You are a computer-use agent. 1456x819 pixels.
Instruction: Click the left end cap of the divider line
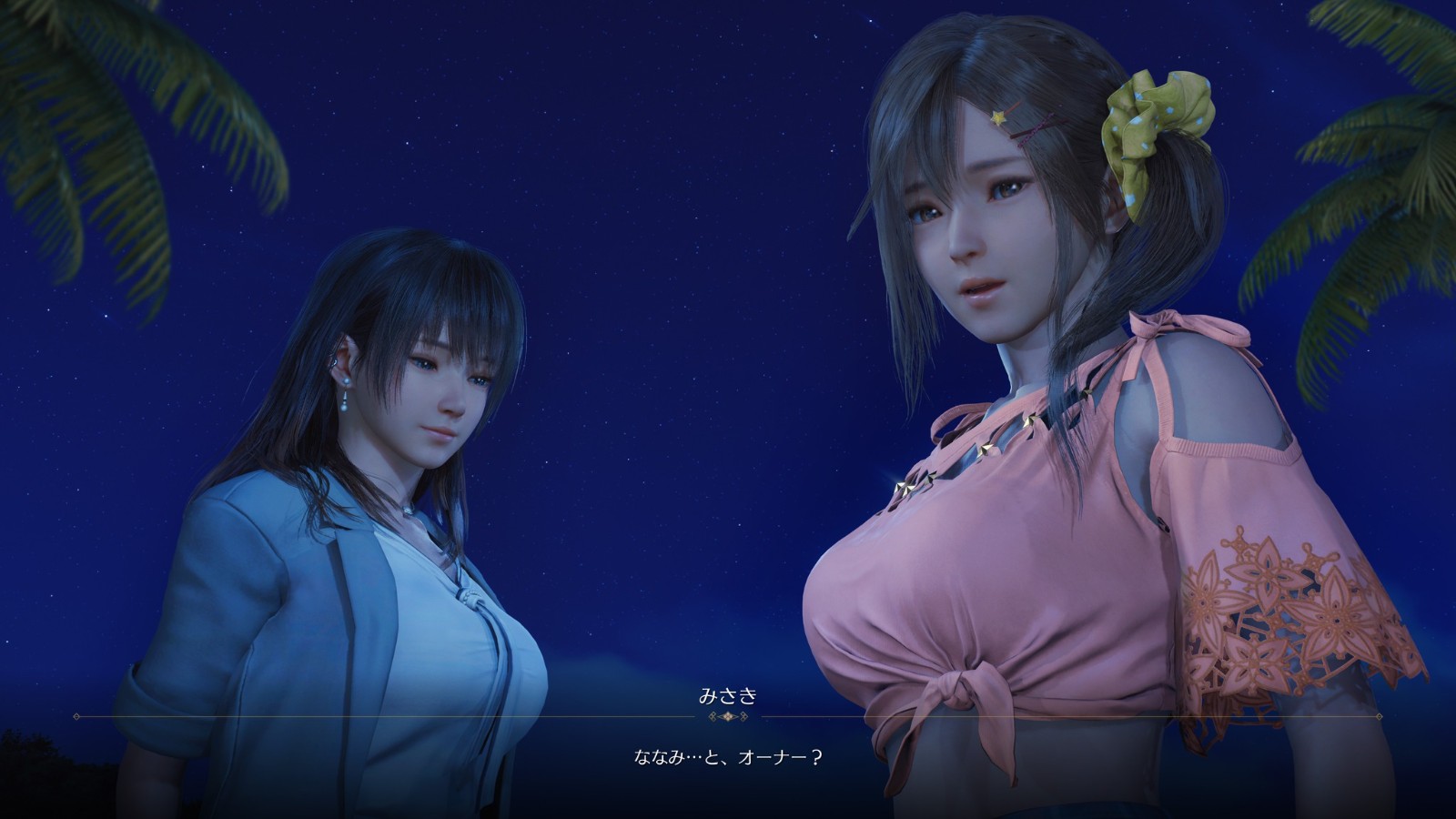point(76,717)
